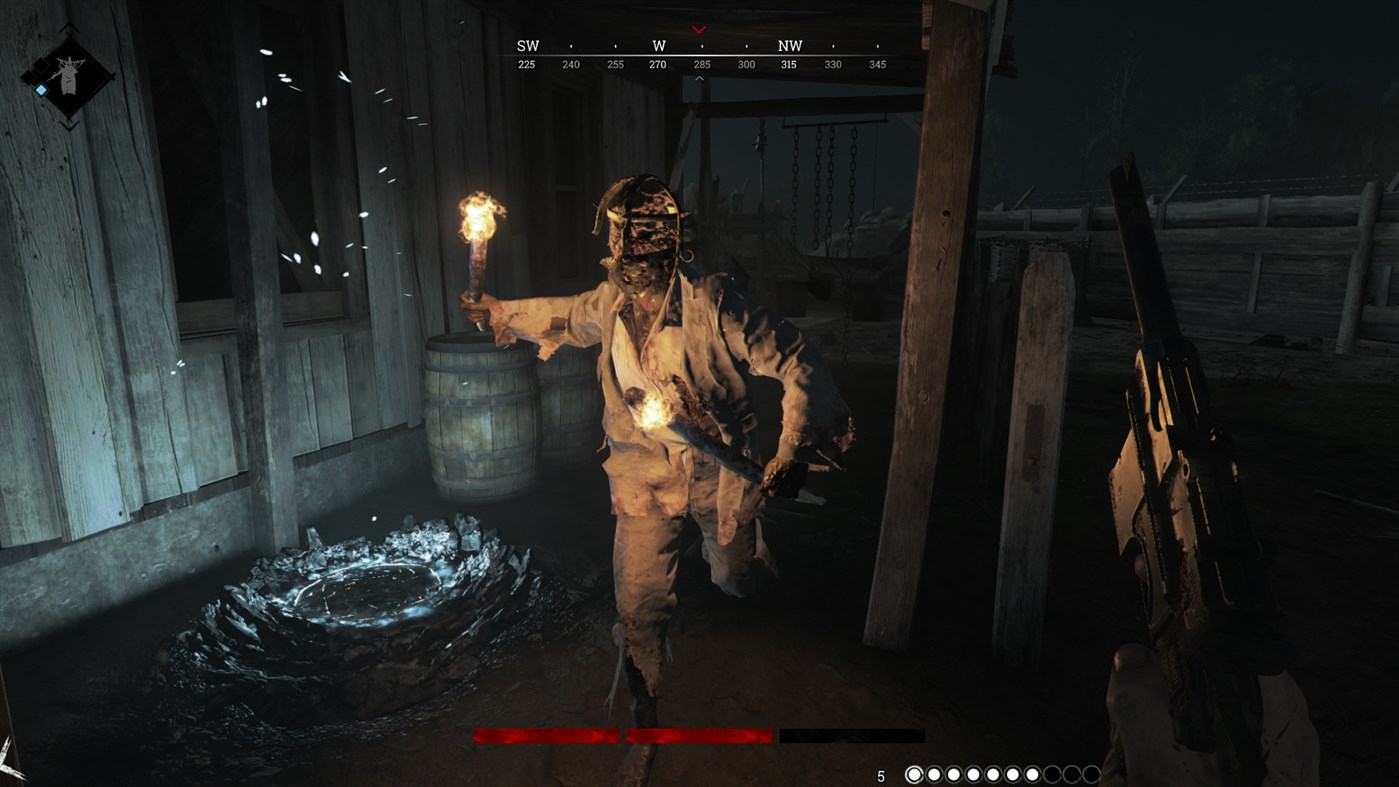Expand the SW compass heading label

click(x=527, y=45)
